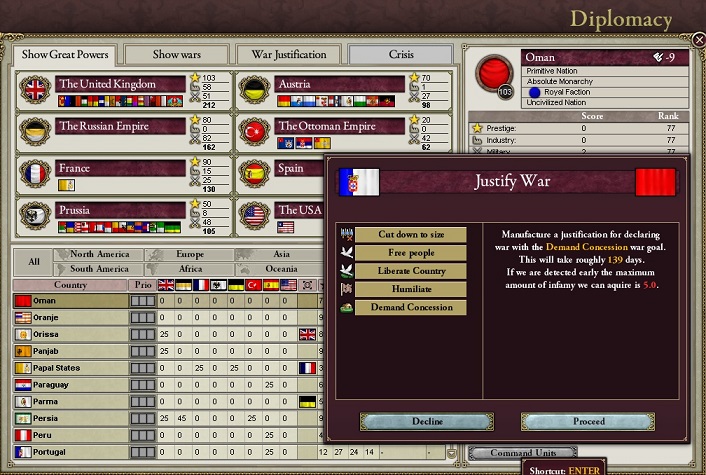
Task: Proceed with justifying war
Action: pos(588,422)
